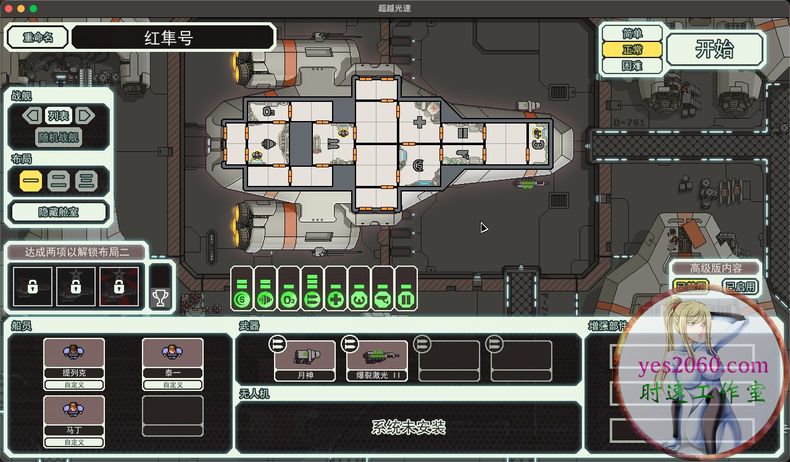Image resolution: width=790 pixels, height=462 pixels.
Task: Click the 重命名 rename ship button
Action: (x=36, y=38)
